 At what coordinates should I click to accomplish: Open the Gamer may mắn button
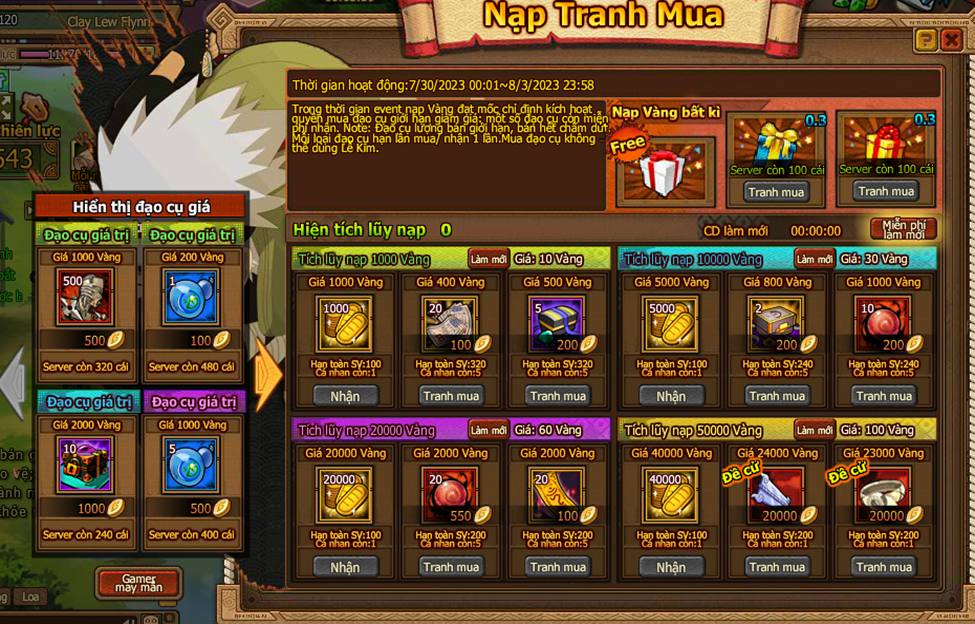138,582
